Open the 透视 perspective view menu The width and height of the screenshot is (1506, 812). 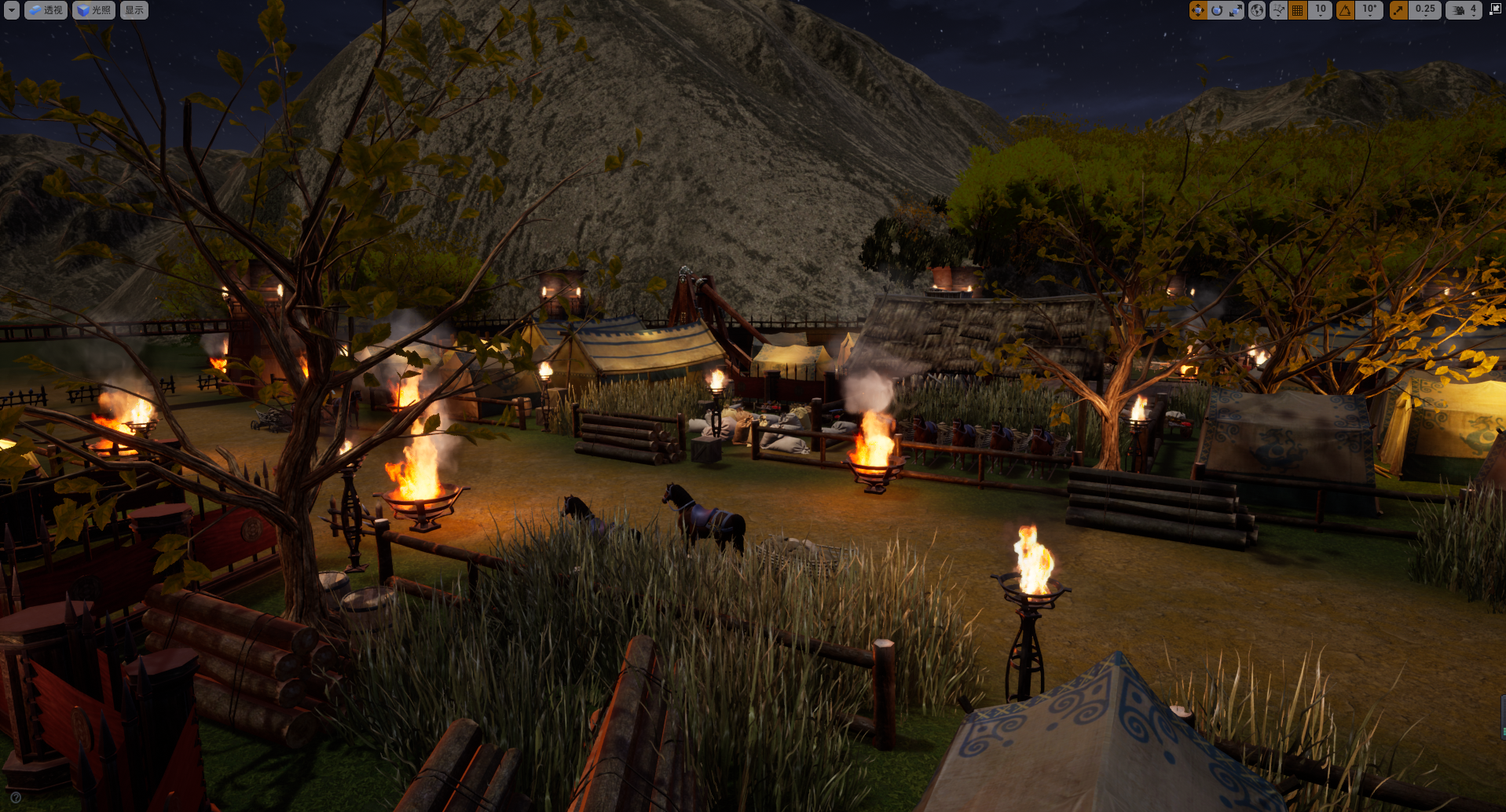[46, 10]
